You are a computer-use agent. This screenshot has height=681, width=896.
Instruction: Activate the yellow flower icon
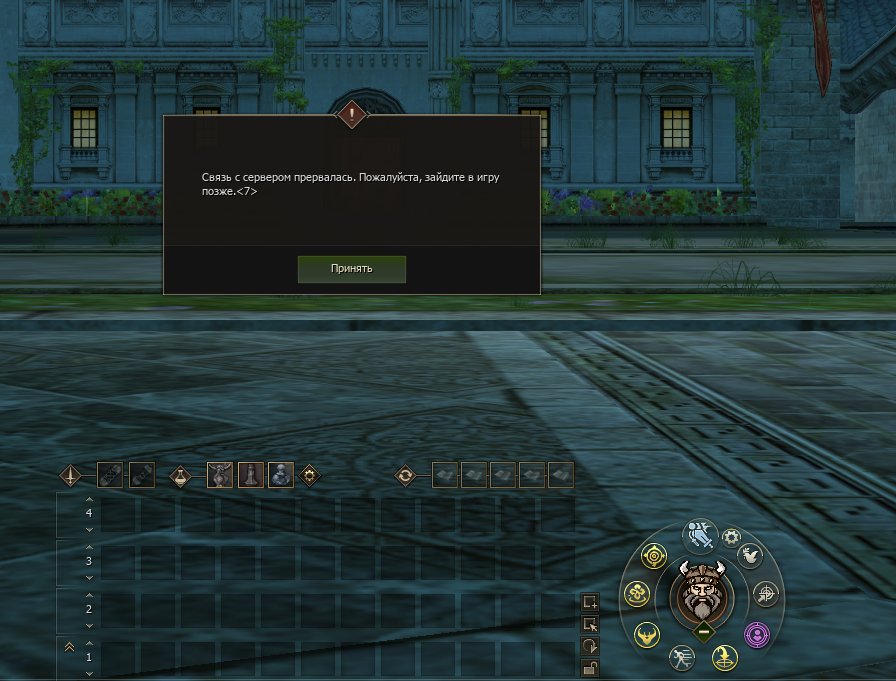(x=638, y=595)
